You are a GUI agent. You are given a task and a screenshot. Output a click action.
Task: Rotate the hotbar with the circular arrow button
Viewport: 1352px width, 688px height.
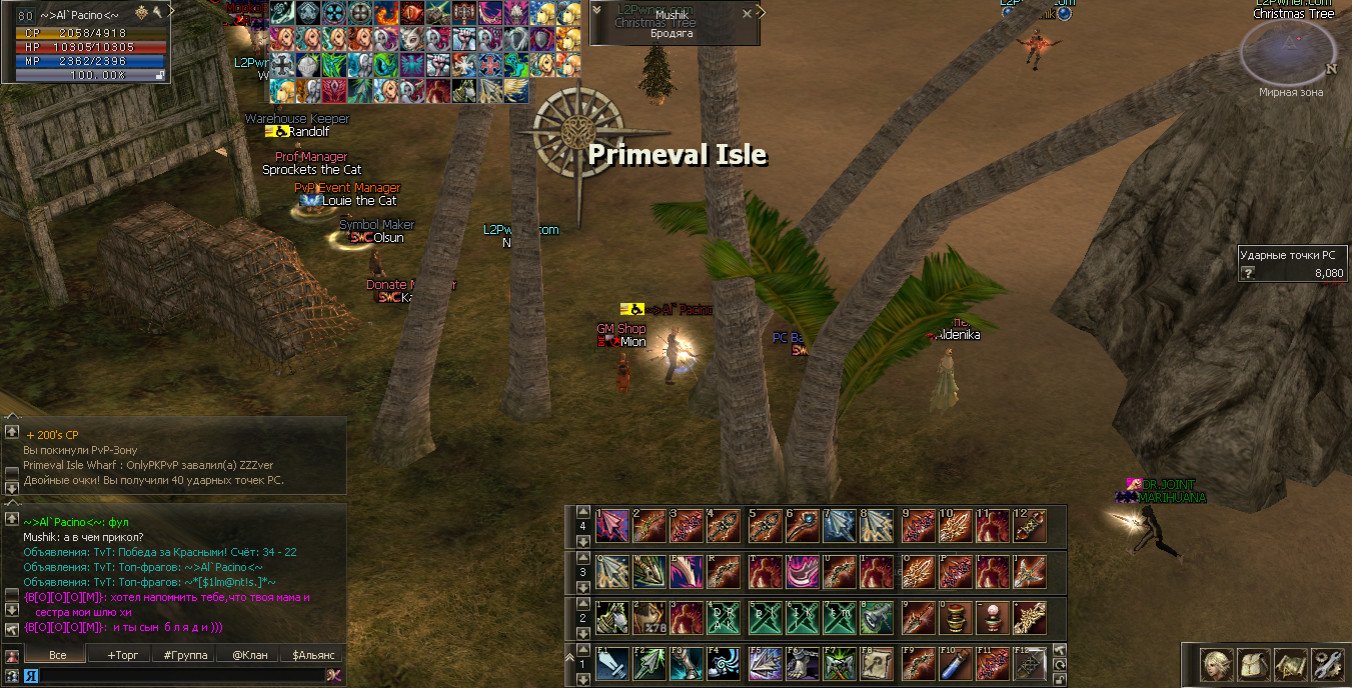1060,664
